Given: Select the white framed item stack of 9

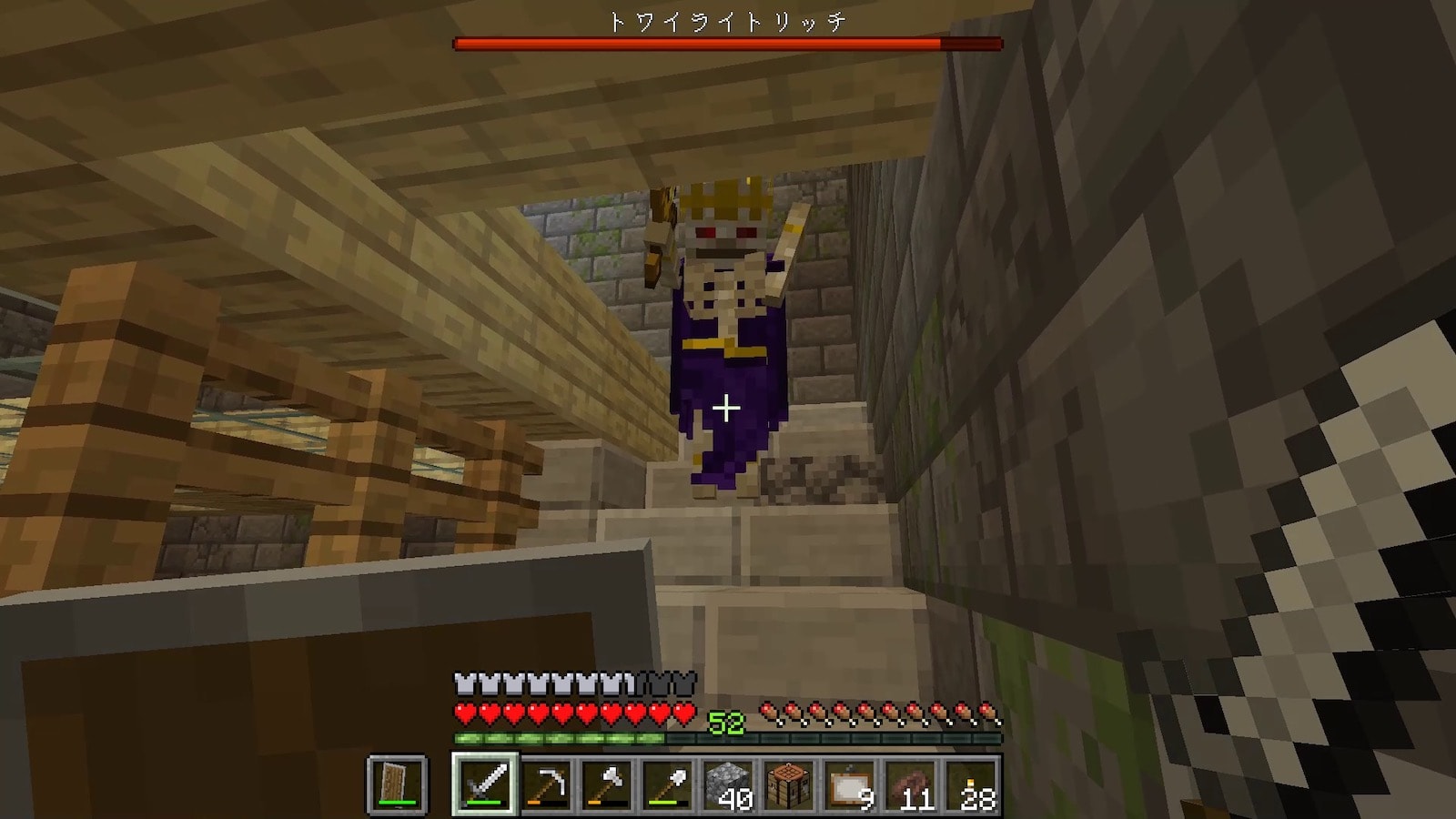Looking at the screenshot, I should click(x=850, y=784).
